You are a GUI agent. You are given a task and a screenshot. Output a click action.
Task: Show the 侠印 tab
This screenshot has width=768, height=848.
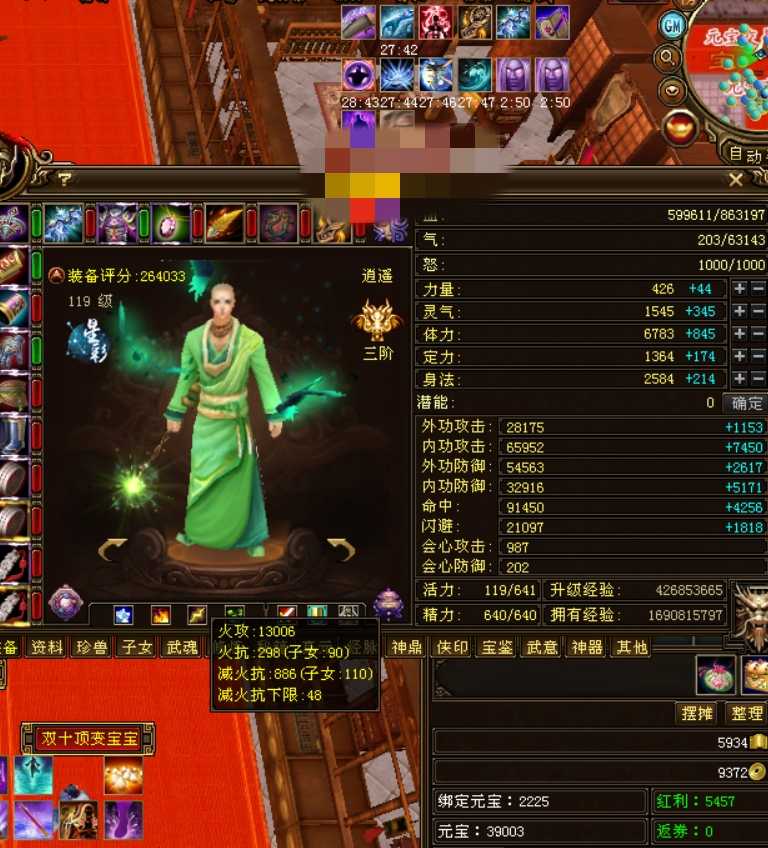[x=452, y=647]
